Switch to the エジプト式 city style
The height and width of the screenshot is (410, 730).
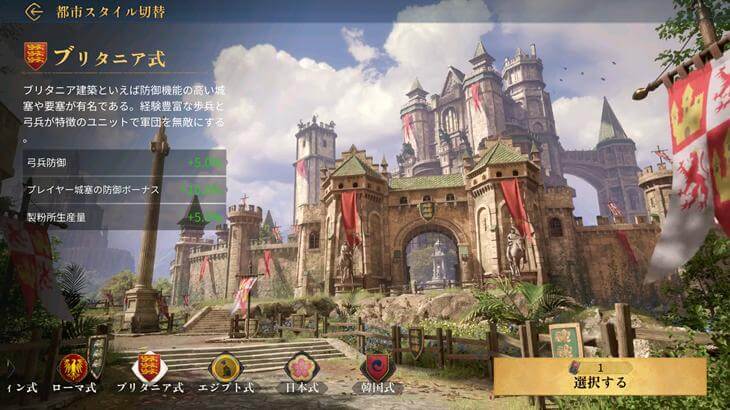click(x=225, y=368)
